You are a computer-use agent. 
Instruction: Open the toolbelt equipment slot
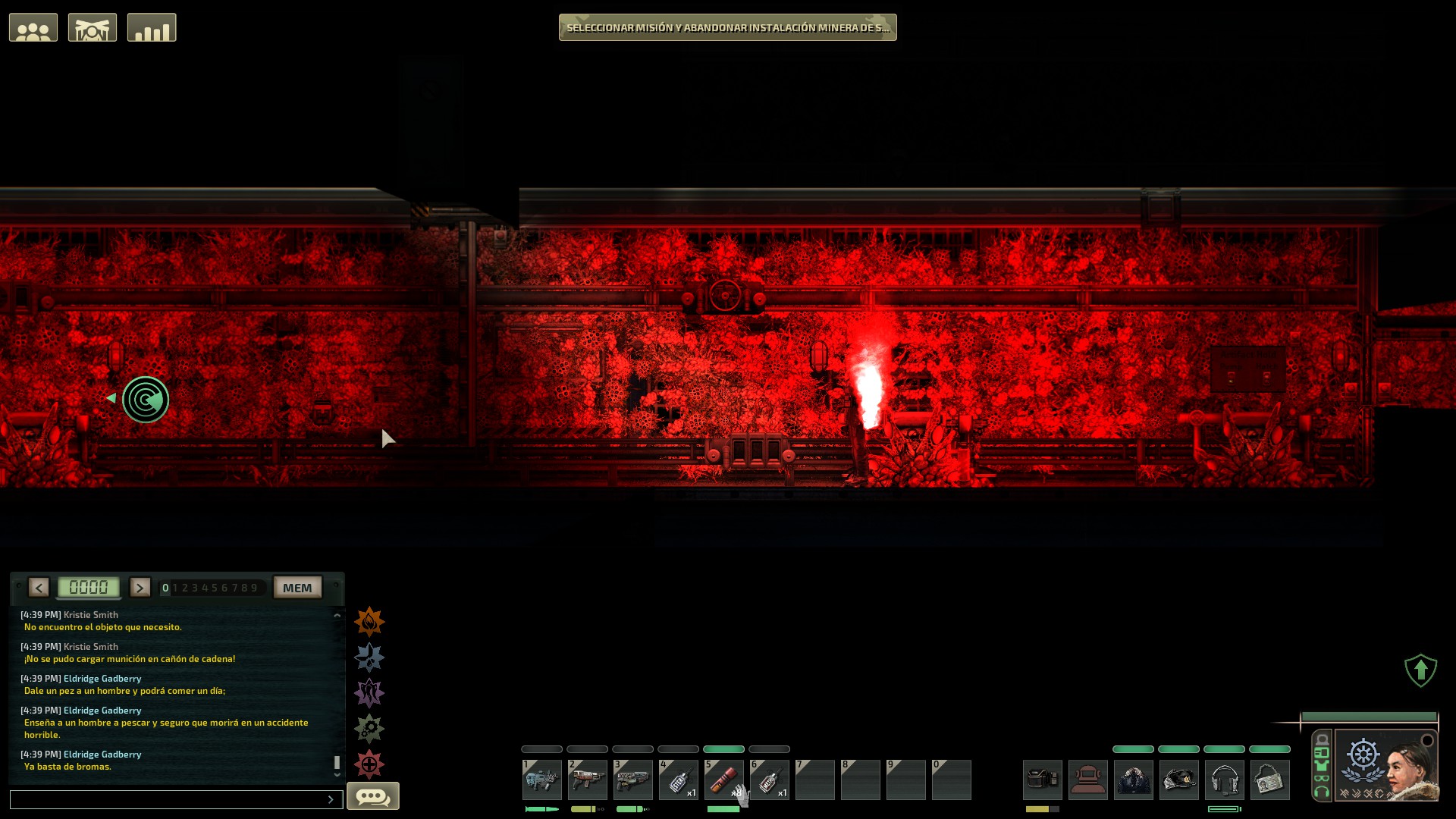pos(1042,780)
